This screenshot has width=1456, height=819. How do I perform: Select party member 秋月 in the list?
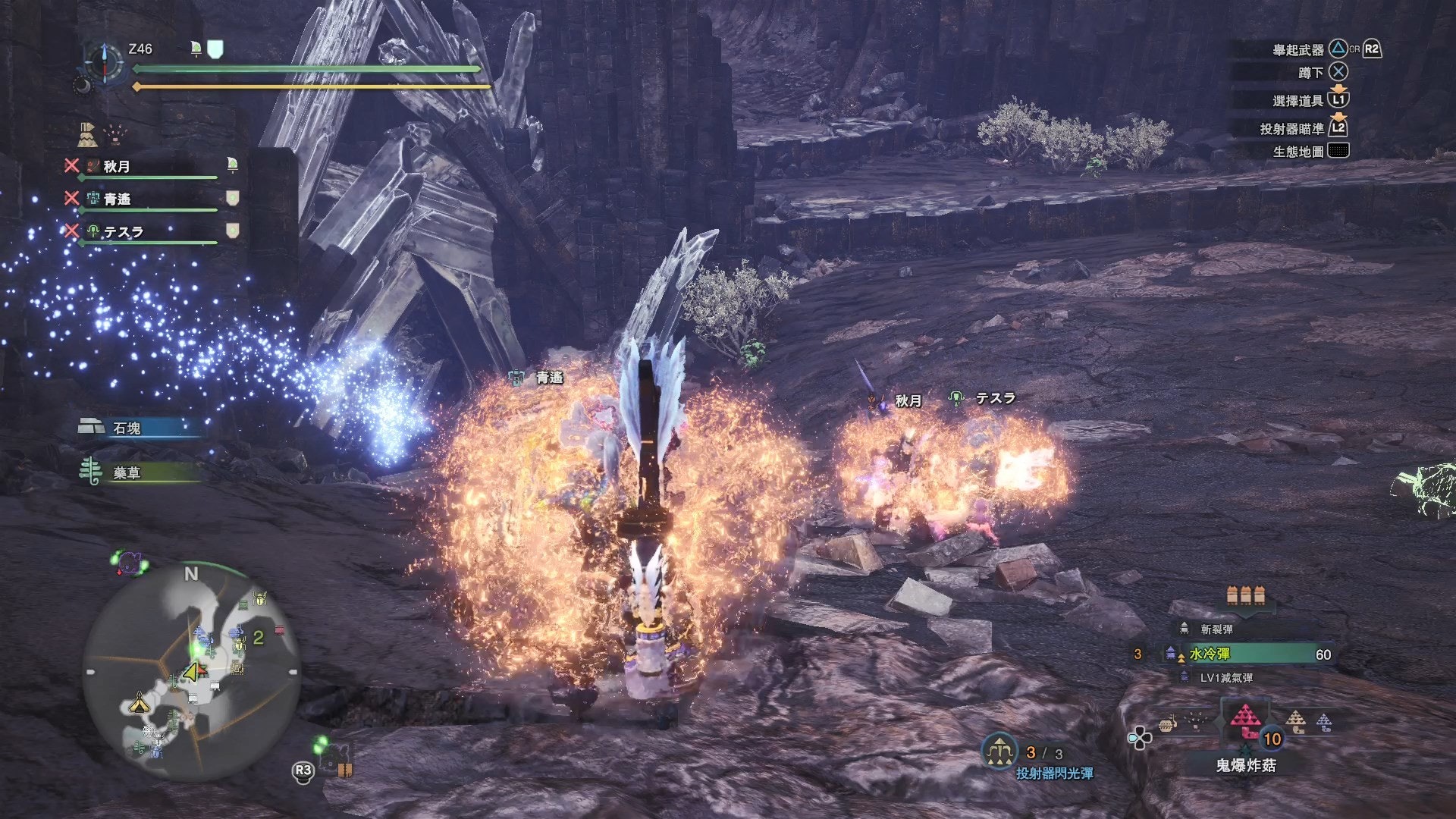[117, 167]
